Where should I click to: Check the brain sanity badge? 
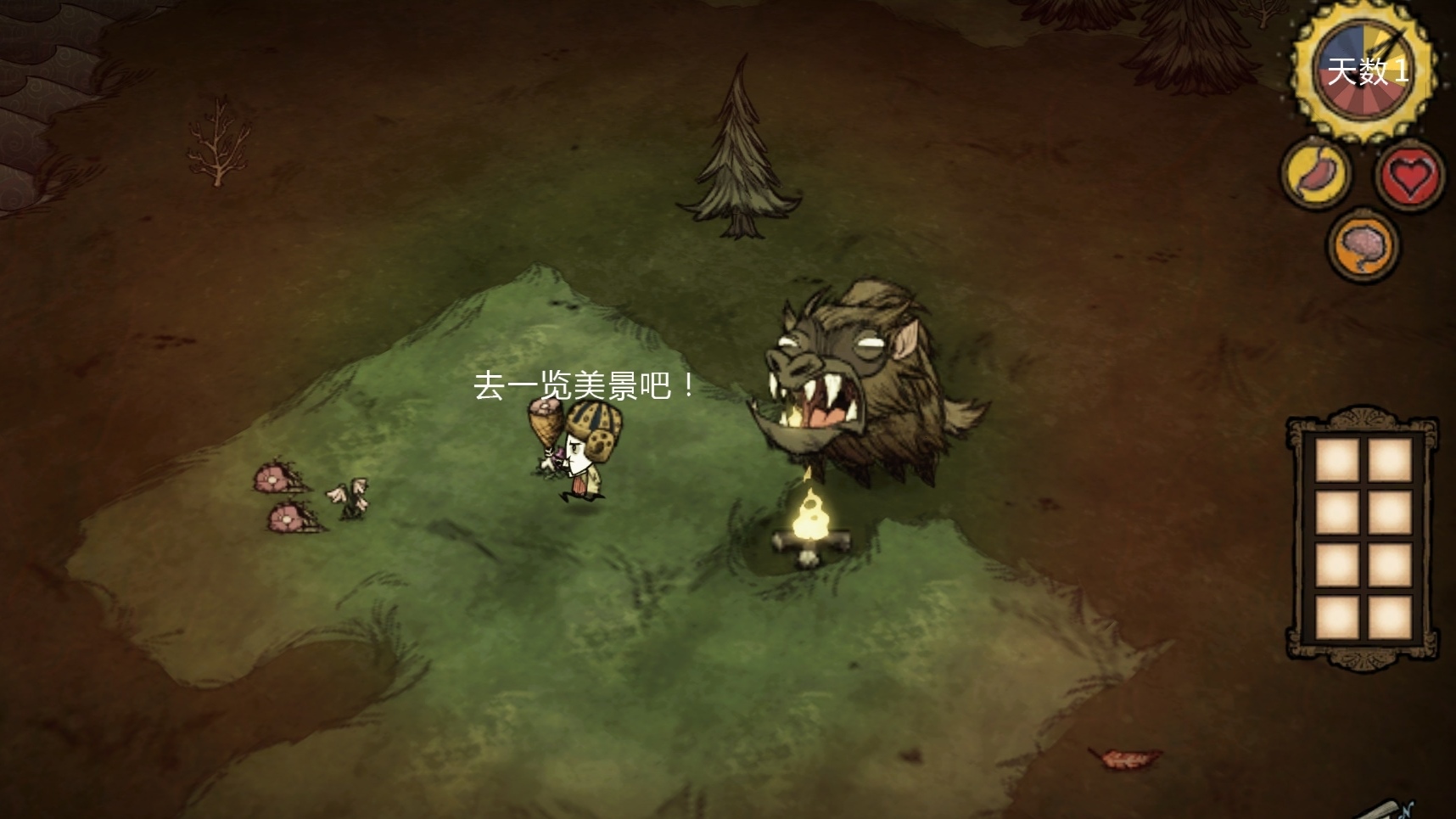click(x=1363, y=245)
